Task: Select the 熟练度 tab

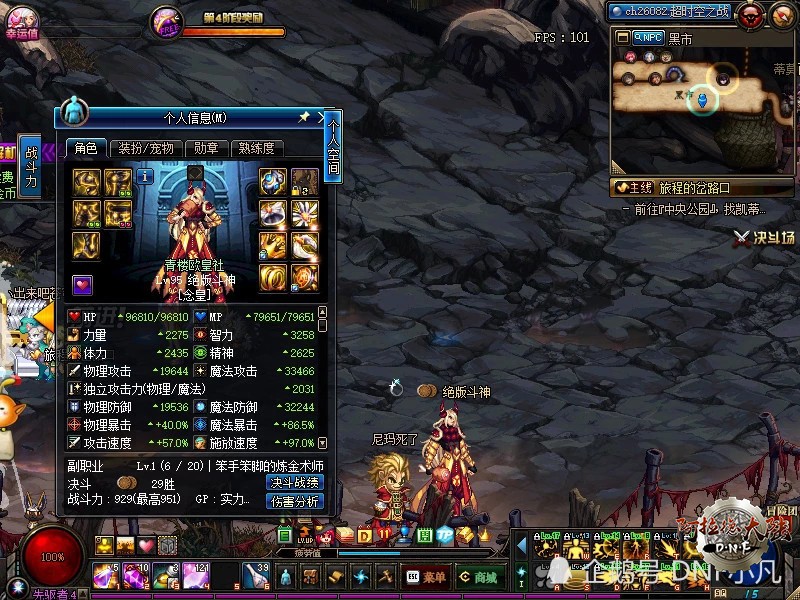Action: pos(256,148)
